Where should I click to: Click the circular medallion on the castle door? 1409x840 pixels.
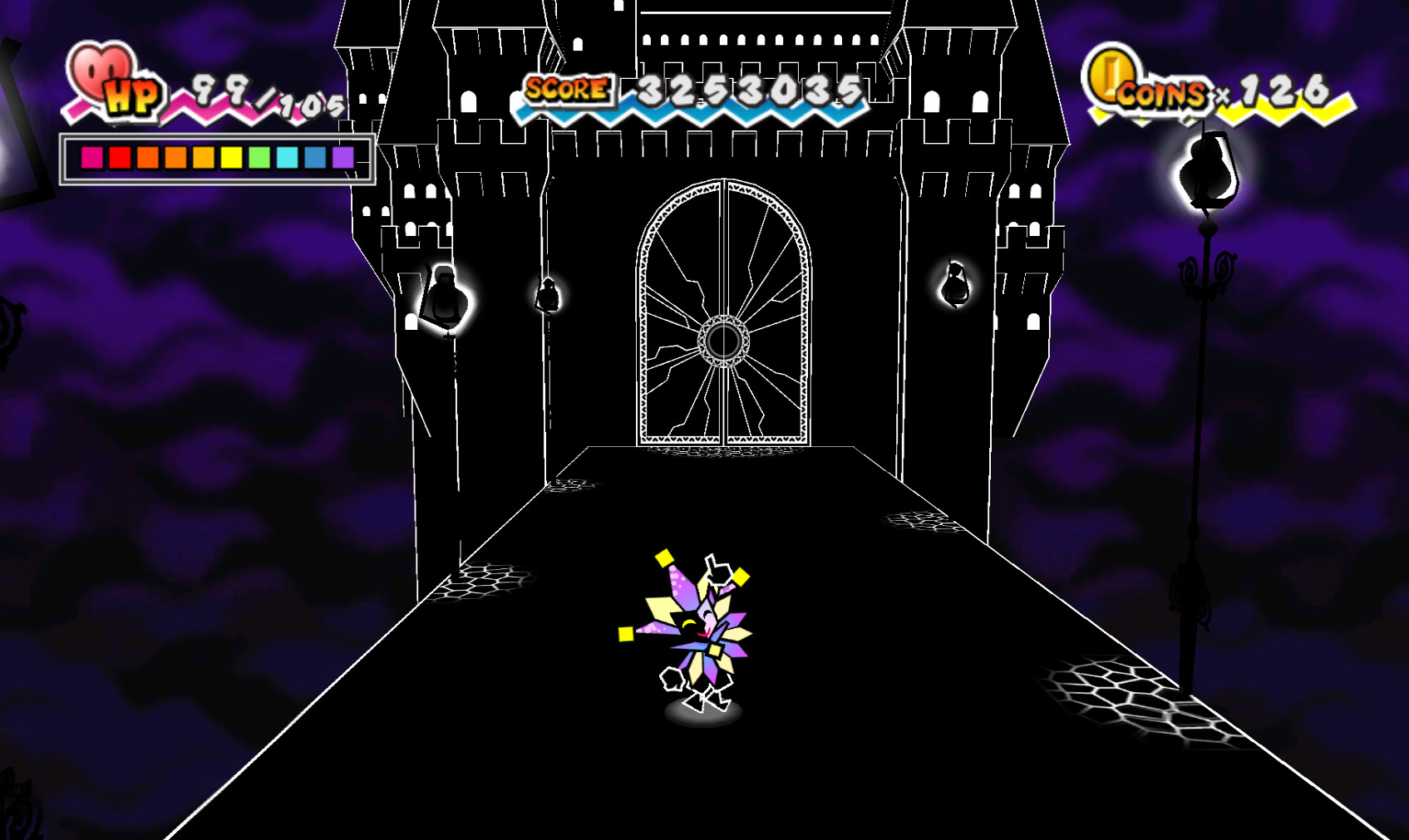tap(726, 339)
